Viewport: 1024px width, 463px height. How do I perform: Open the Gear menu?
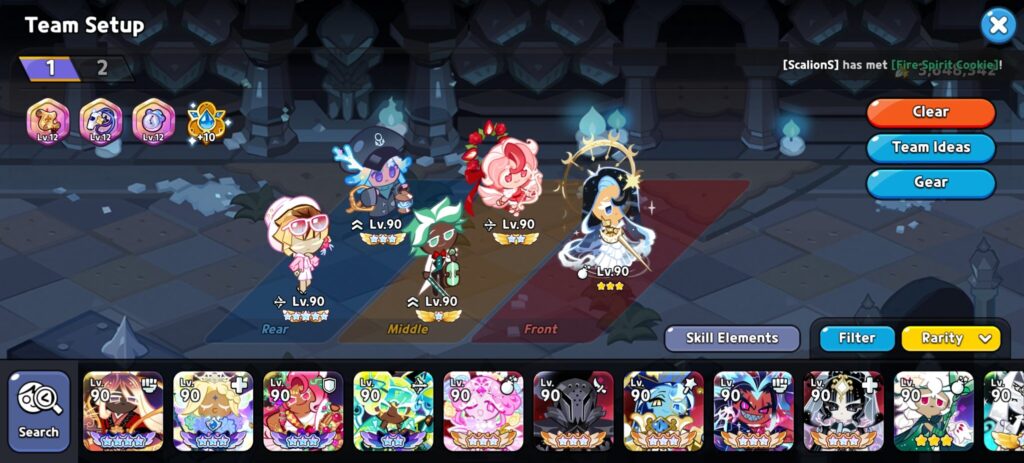point(930,182)
